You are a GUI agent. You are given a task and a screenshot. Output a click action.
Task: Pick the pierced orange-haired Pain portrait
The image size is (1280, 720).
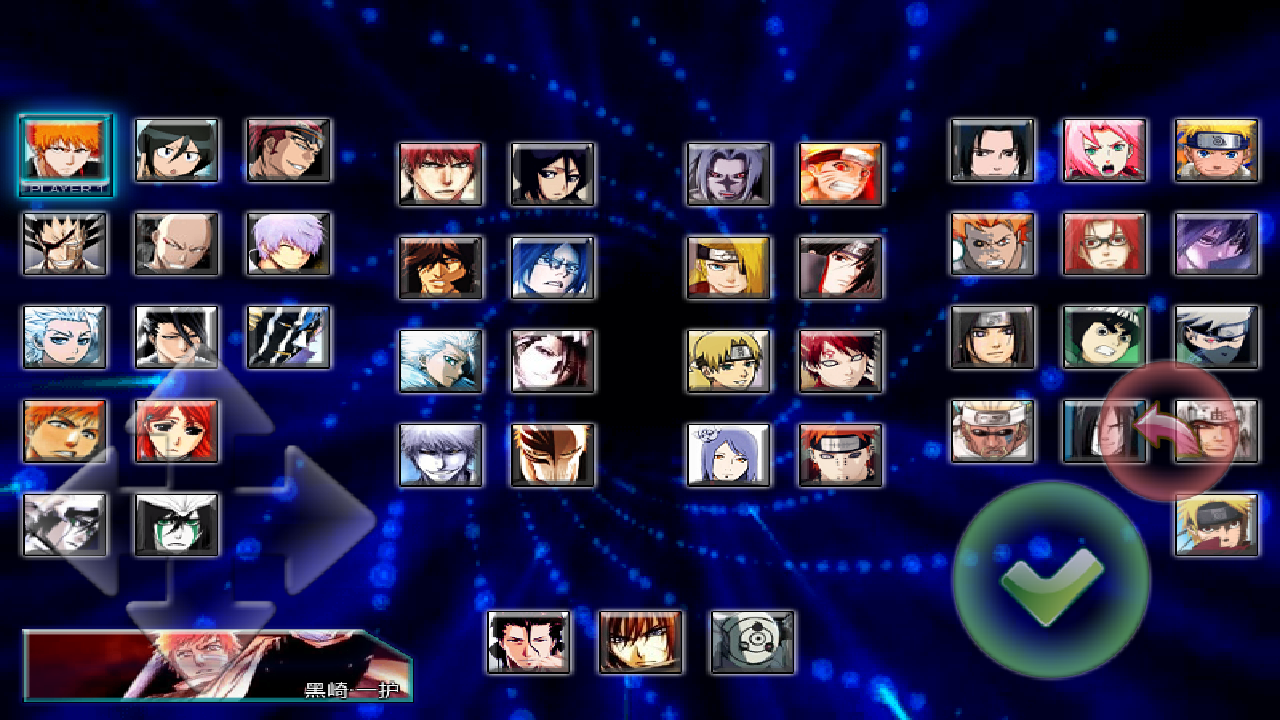click(840, 455)
